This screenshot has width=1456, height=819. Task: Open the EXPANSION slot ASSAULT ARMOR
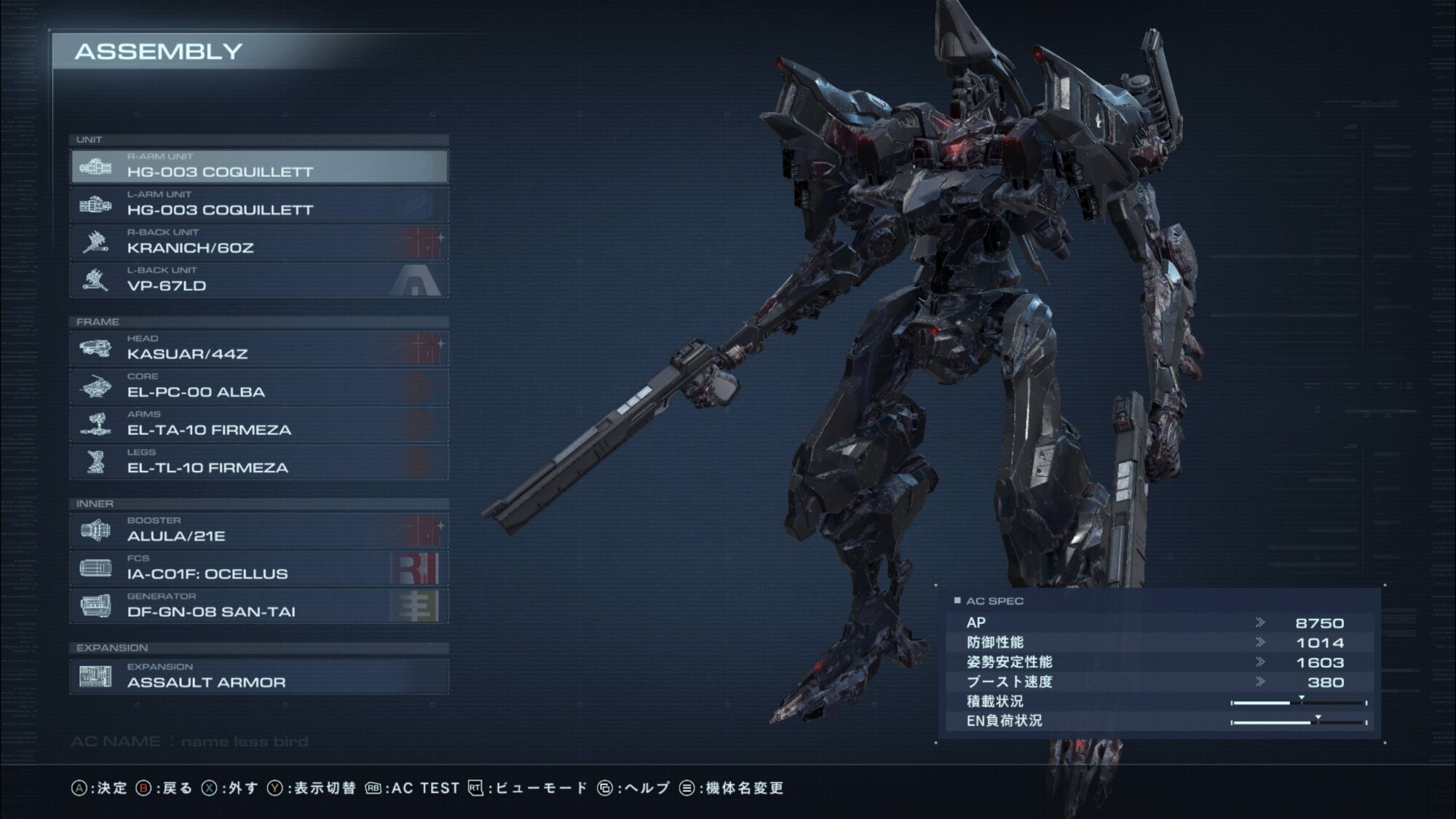click(x=258, y=677)
